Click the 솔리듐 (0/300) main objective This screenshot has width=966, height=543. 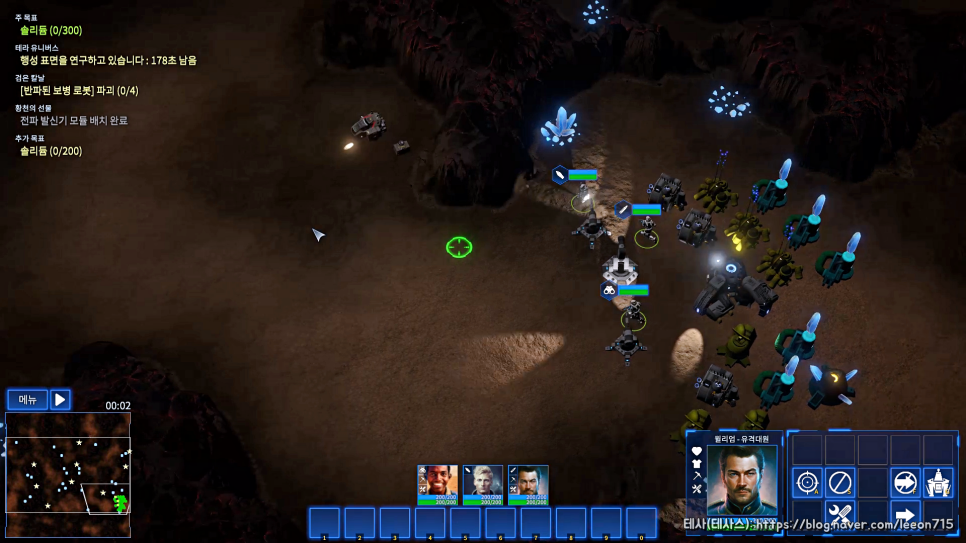[51, 30]
